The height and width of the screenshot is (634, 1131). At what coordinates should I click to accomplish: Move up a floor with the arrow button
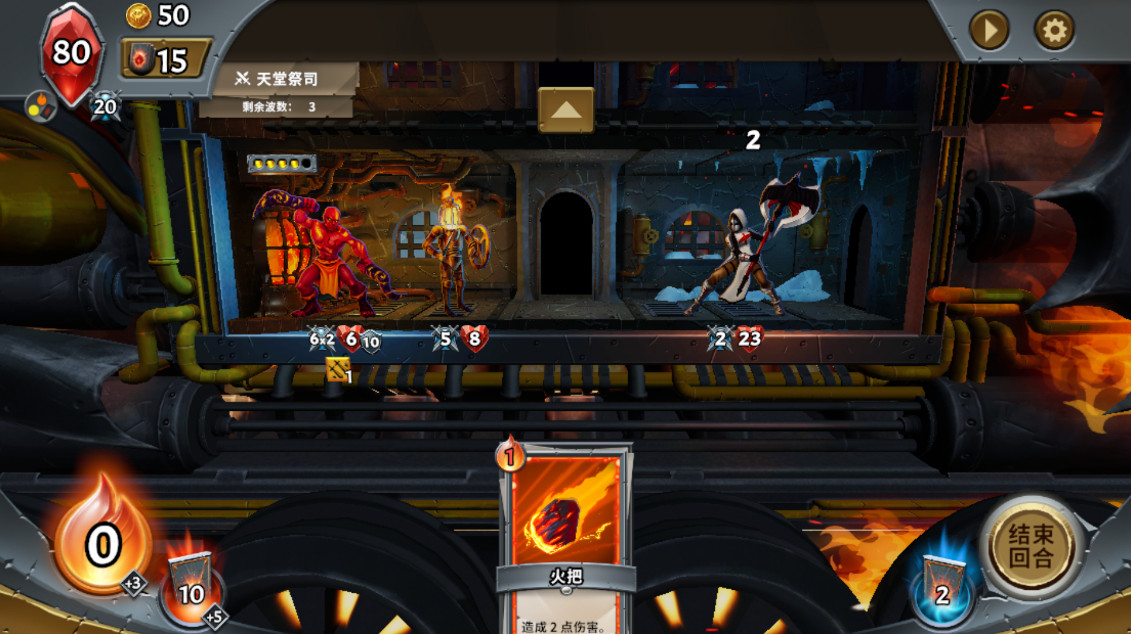(x=566, y=109)
